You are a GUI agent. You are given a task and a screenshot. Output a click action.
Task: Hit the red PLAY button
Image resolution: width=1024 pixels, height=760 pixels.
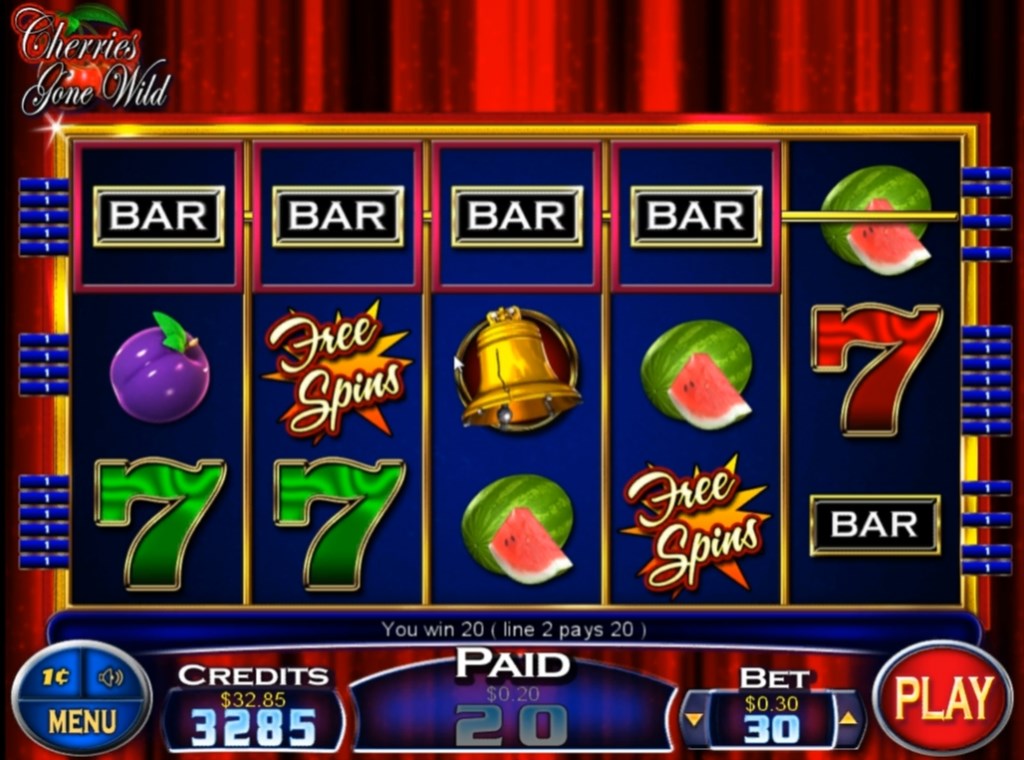pos(942,698)
